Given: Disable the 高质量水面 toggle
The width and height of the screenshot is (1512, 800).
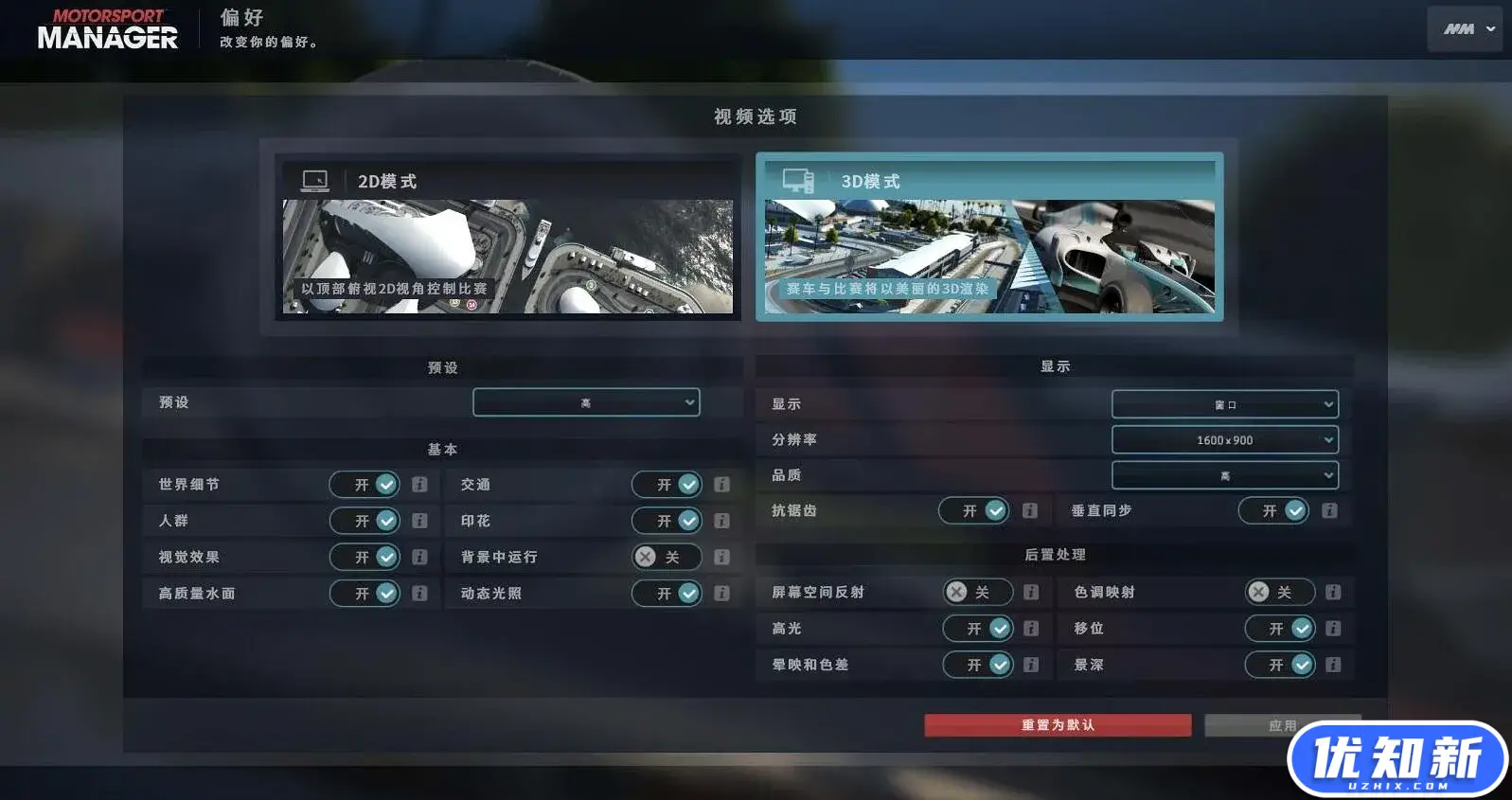Looking at the screenshot, I should [x=365, y=594].
